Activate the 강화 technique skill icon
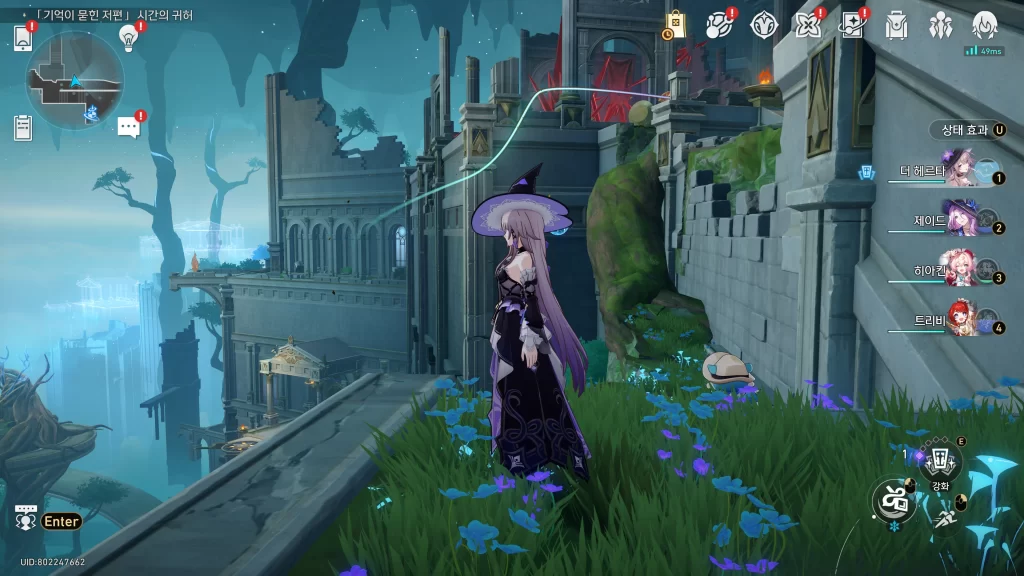The height and width of the screenshot is (576, 1024). (940, 462)
